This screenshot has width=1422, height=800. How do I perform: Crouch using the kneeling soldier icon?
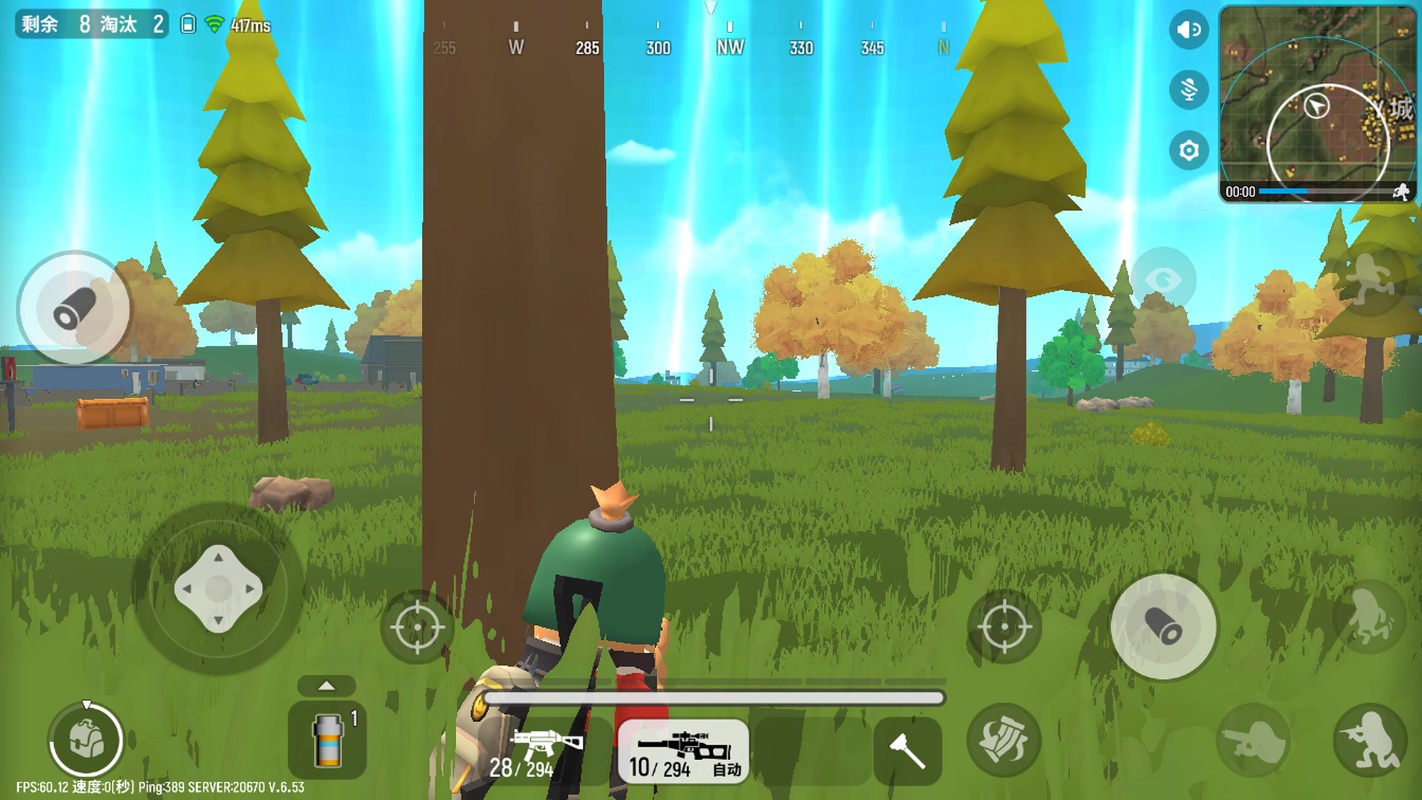coord(1369,741)
